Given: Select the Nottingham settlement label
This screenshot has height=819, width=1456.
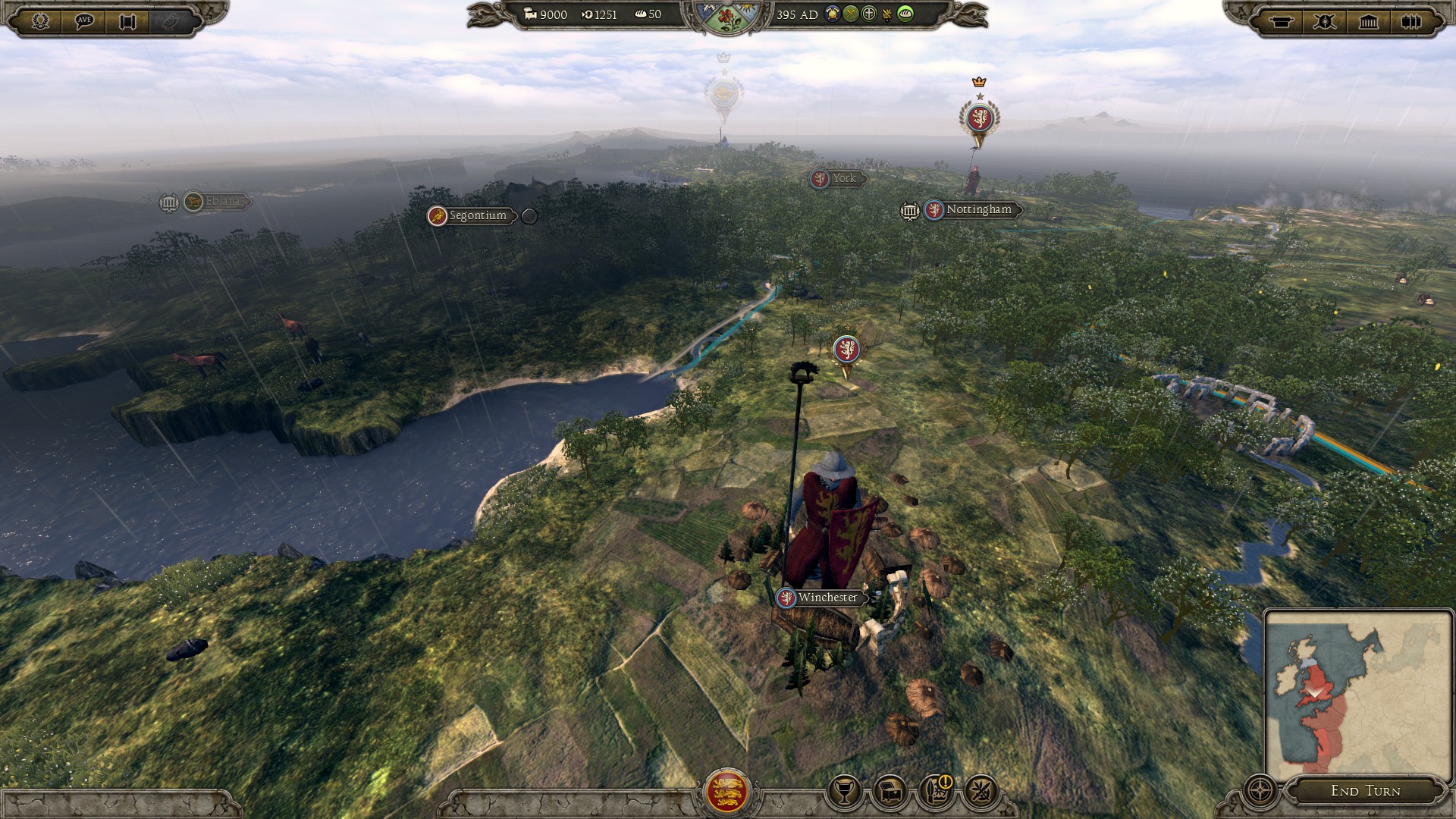Looking at the screenshot, I should [978, 209].
